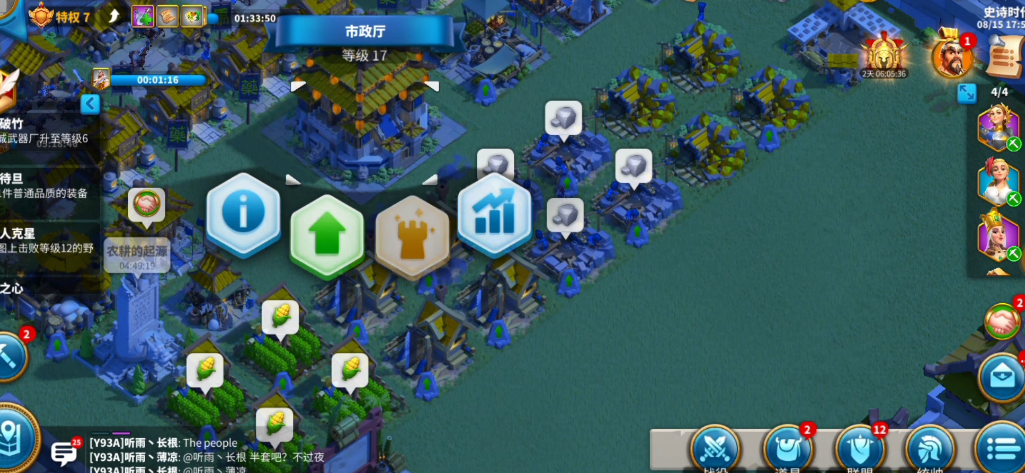Toggle the blue expand arrows button
This screenshot has height=473, width=1025.
(967, 93)
